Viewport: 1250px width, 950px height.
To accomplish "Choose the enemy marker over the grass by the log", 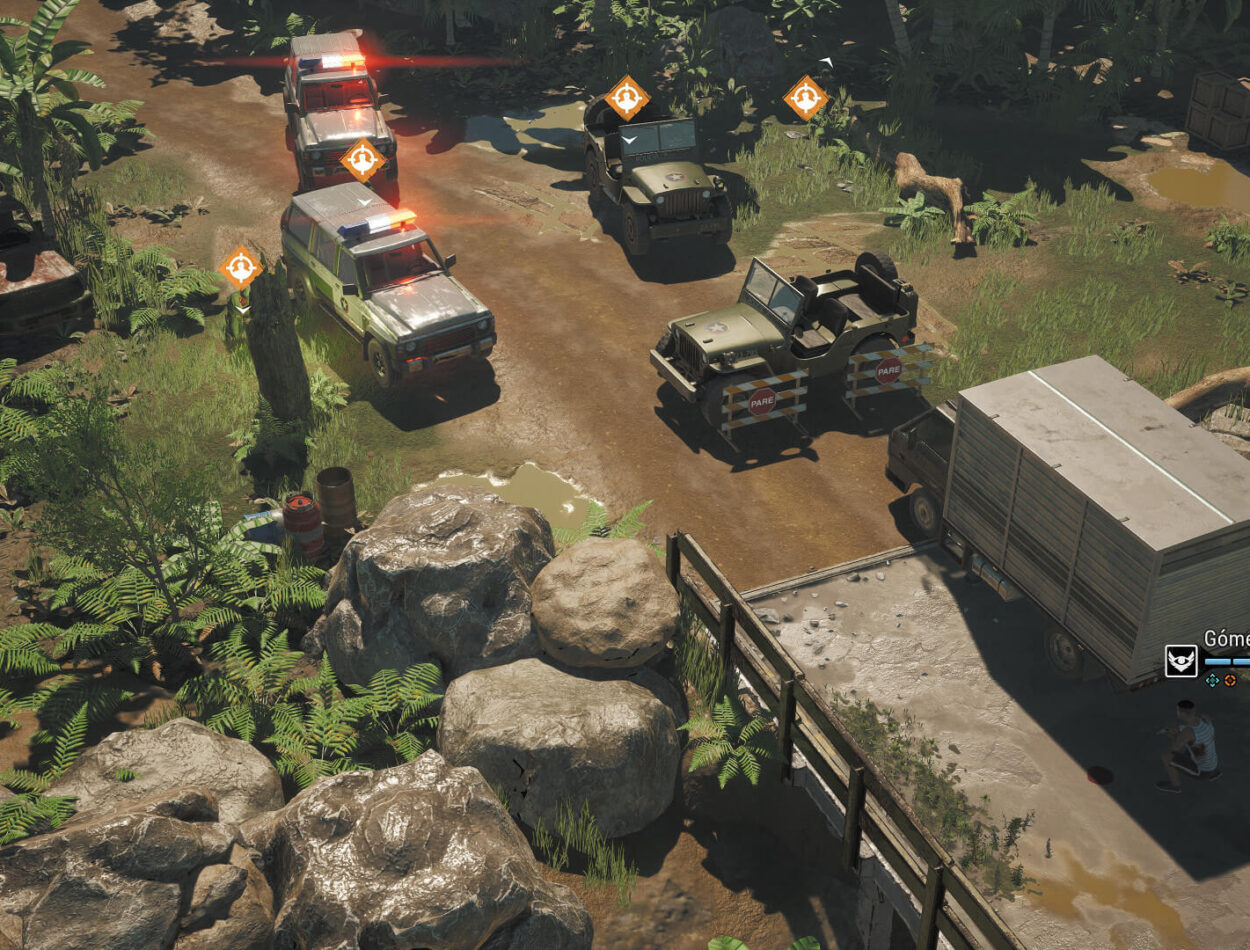I will (x=805, y=98).
